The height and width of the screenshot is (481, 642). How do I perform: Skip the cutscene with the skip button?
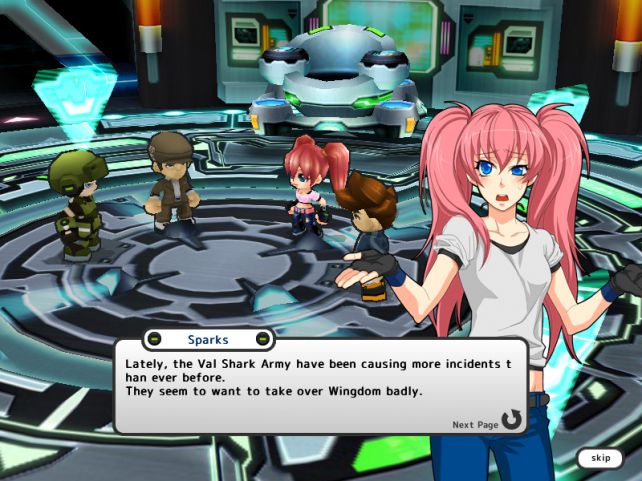[600, 458]
